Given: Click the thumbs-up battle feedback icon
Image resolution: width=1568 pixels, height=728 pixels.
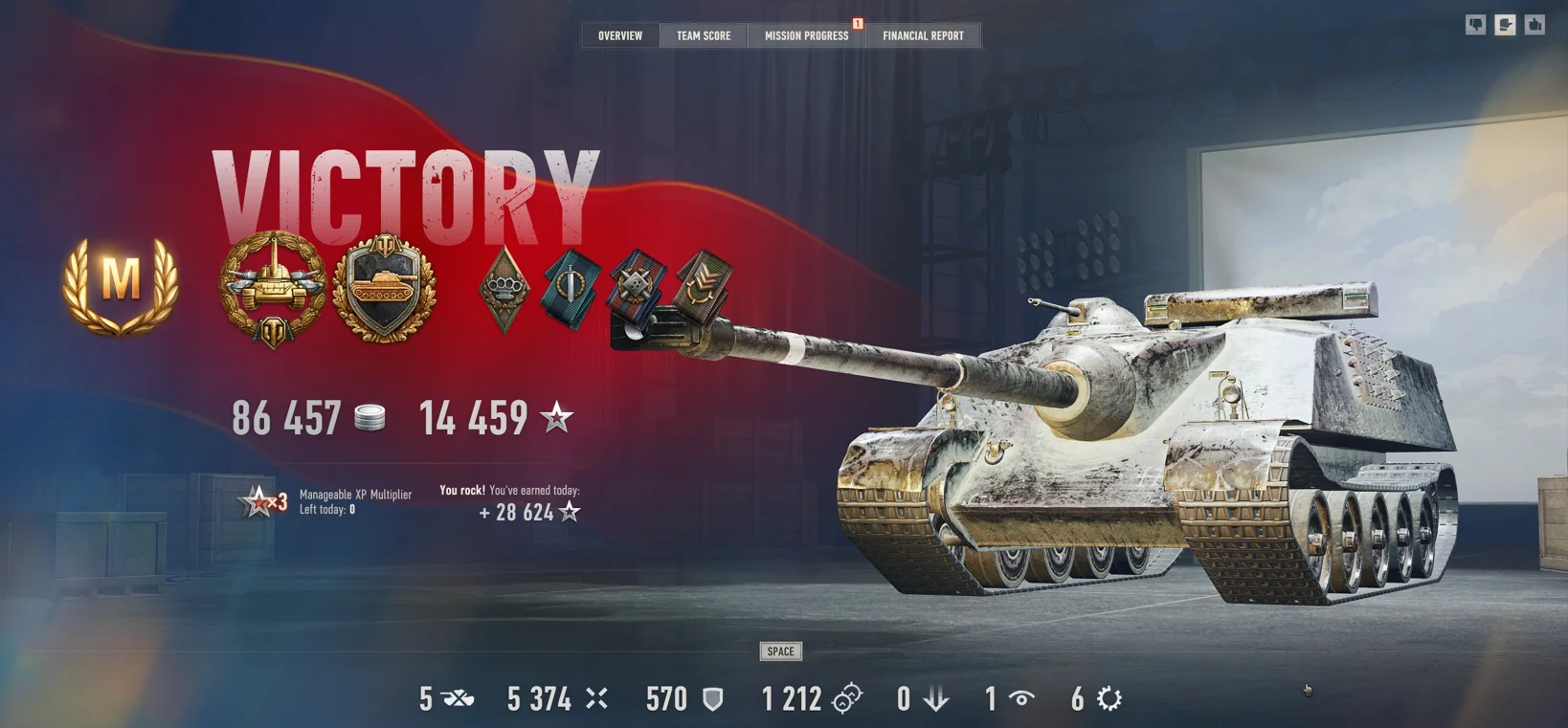Looking at the screenshot, I should [1533, 24].
